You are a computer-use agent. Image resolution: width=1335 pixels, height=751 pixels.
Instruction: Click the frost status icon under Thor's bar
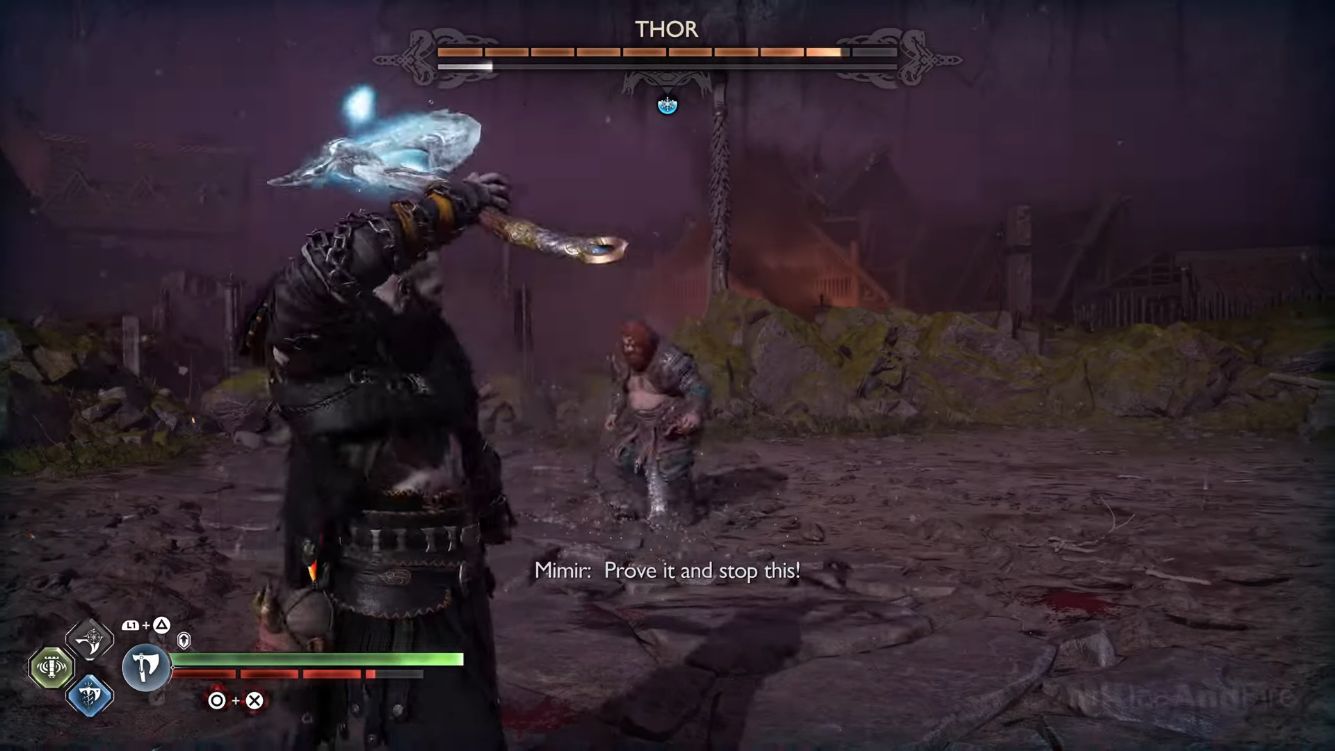[x=667, y=105]
